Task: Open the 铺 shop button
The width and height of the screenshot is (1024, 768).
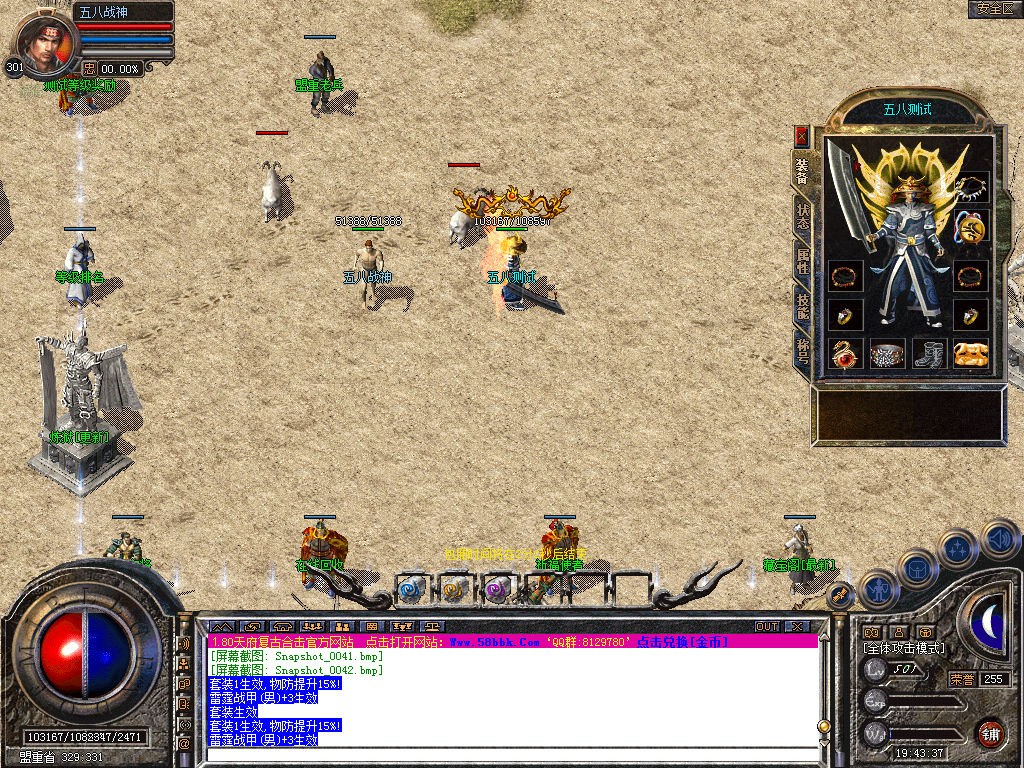Action: coord(990,733)
